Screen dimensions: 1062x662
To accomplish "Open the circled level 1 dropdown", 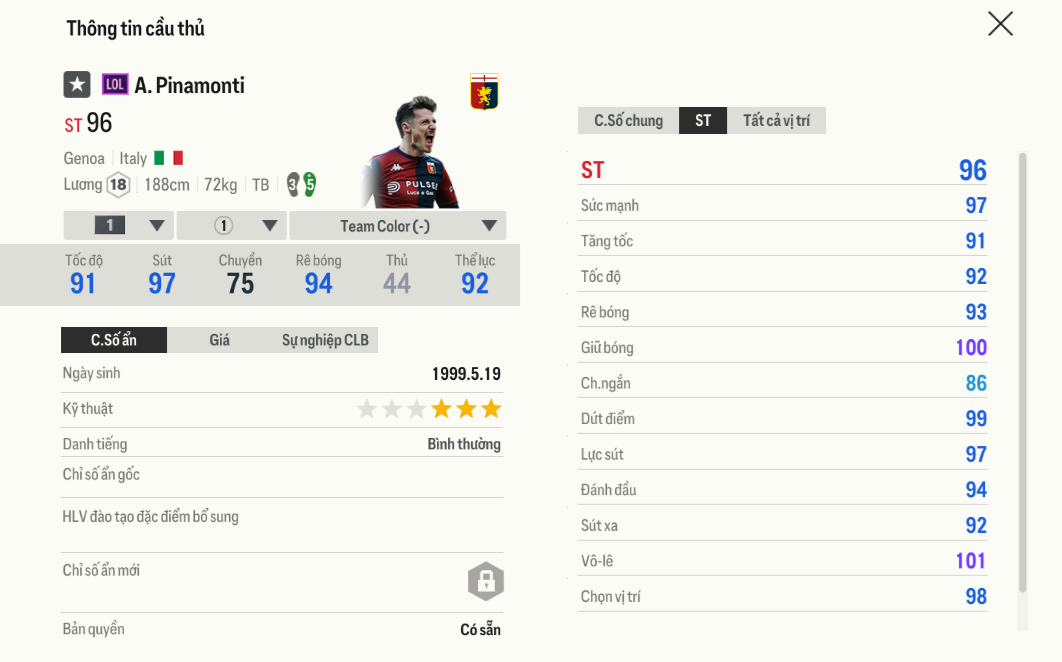I will point(232,226).
